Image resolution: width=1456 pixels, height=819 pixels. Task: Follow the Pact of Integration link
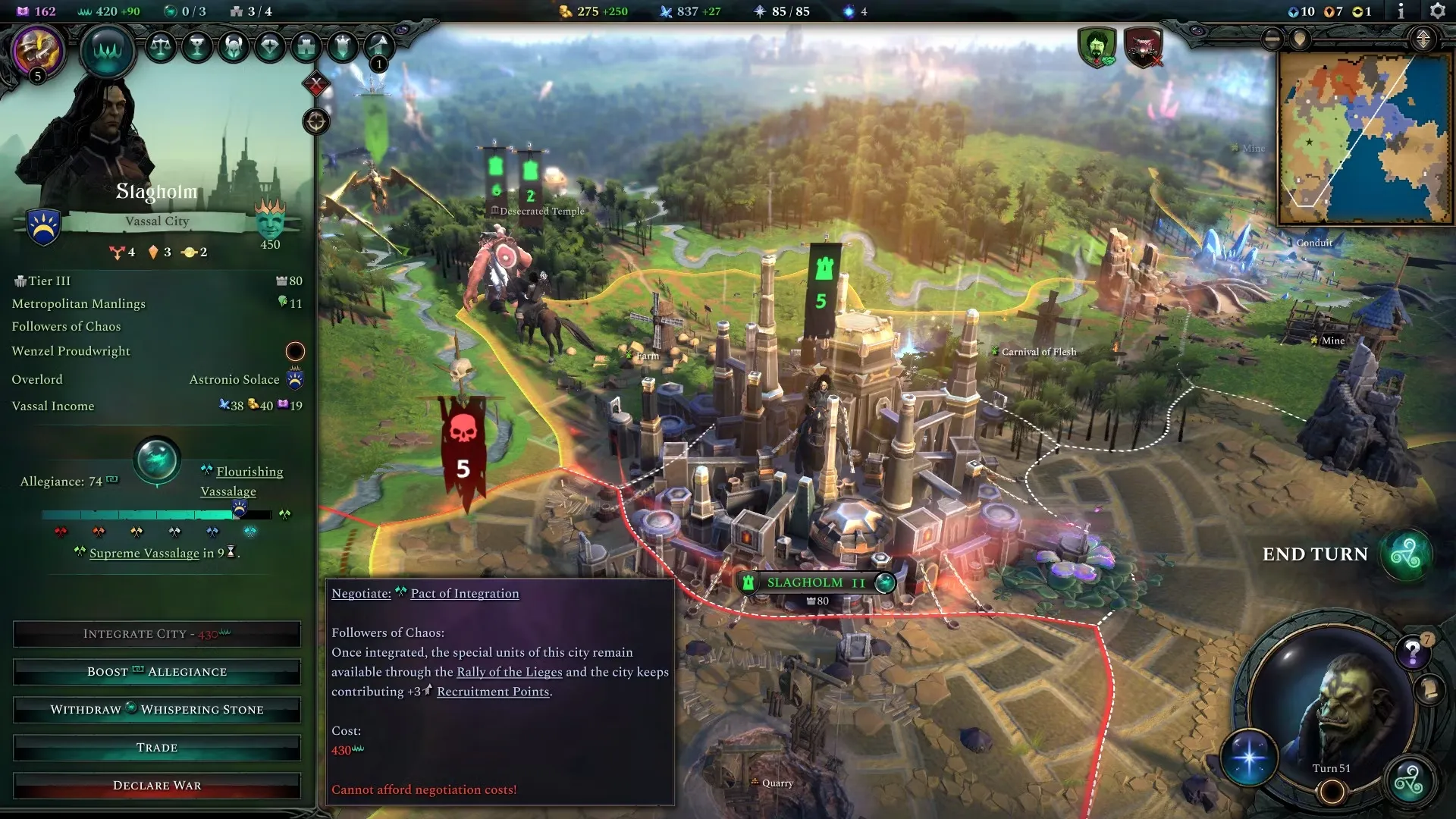coord(464,594)
